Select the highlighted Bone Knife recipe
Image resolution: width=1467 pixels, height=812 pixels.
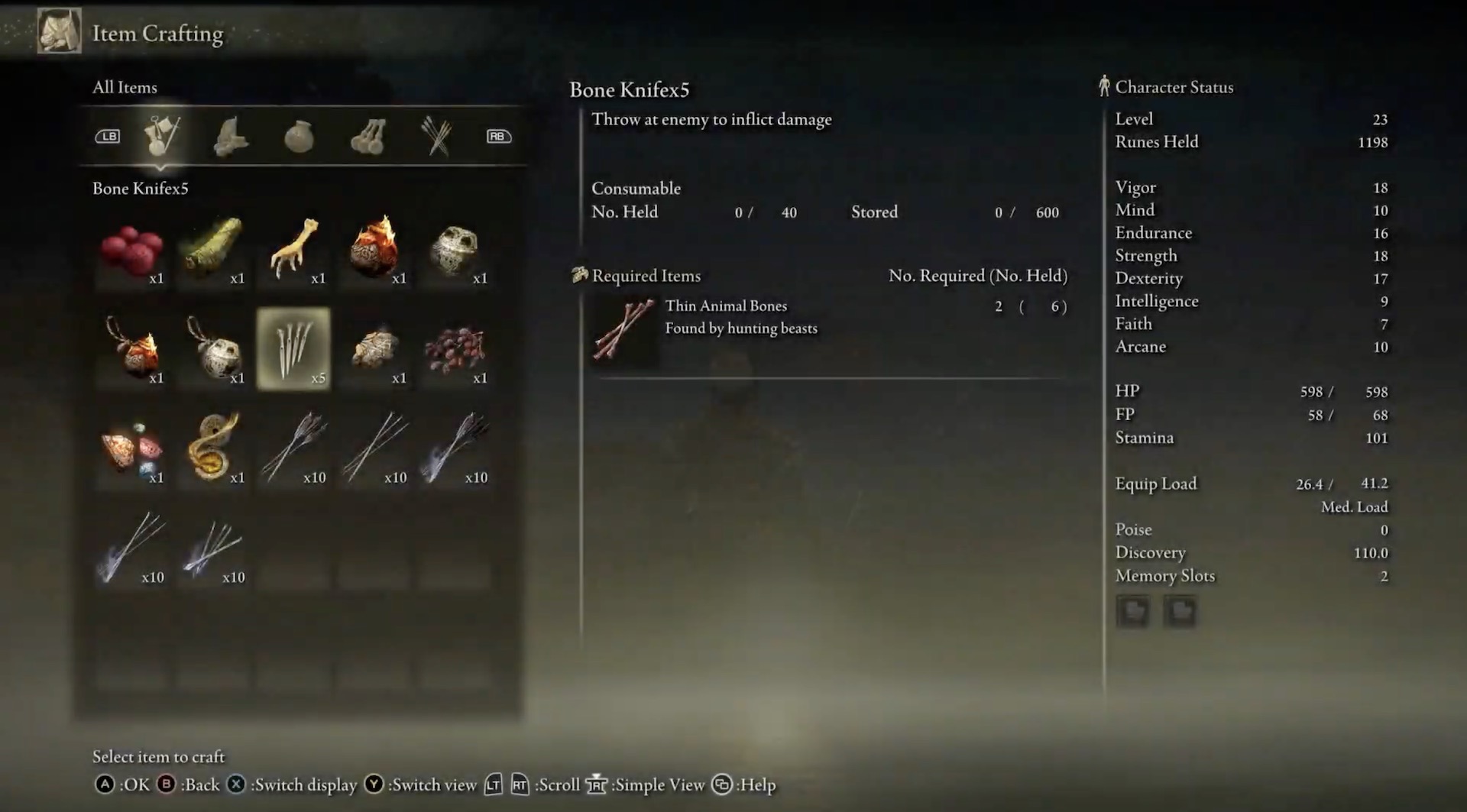coord(294,349)
